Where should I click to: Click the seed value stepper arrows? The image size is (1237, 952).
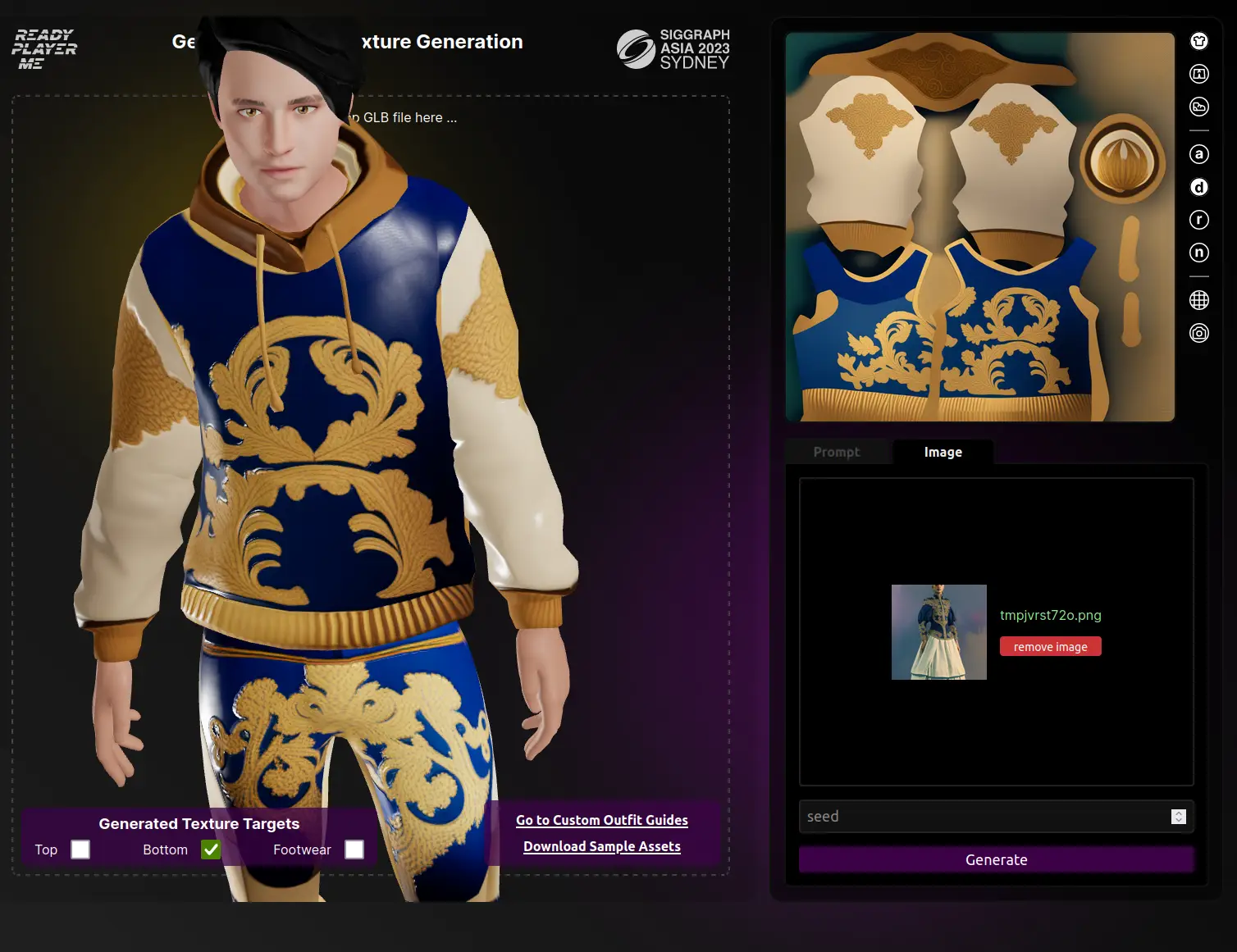pyautogui.click(x=1179, y=816)
